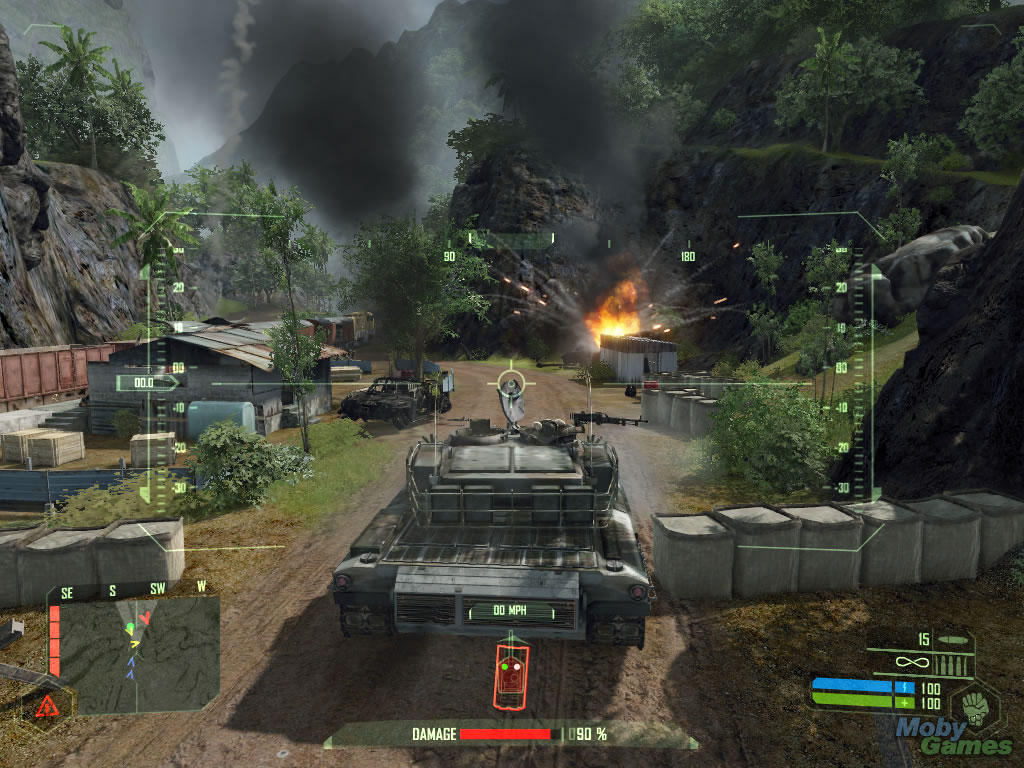
Task: Select the red warning triangle icon
Action: 46,707
